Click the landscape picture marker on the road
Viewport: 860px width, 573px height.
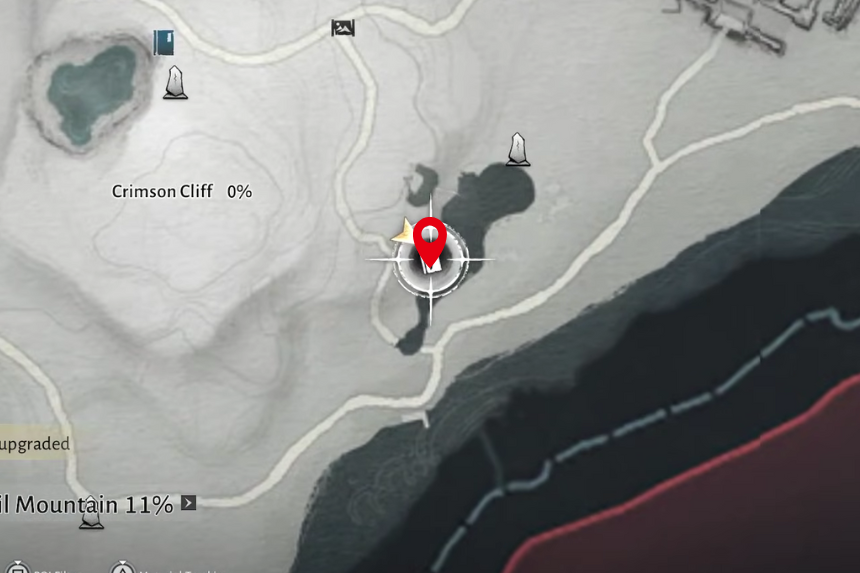(x=343, y=28)
